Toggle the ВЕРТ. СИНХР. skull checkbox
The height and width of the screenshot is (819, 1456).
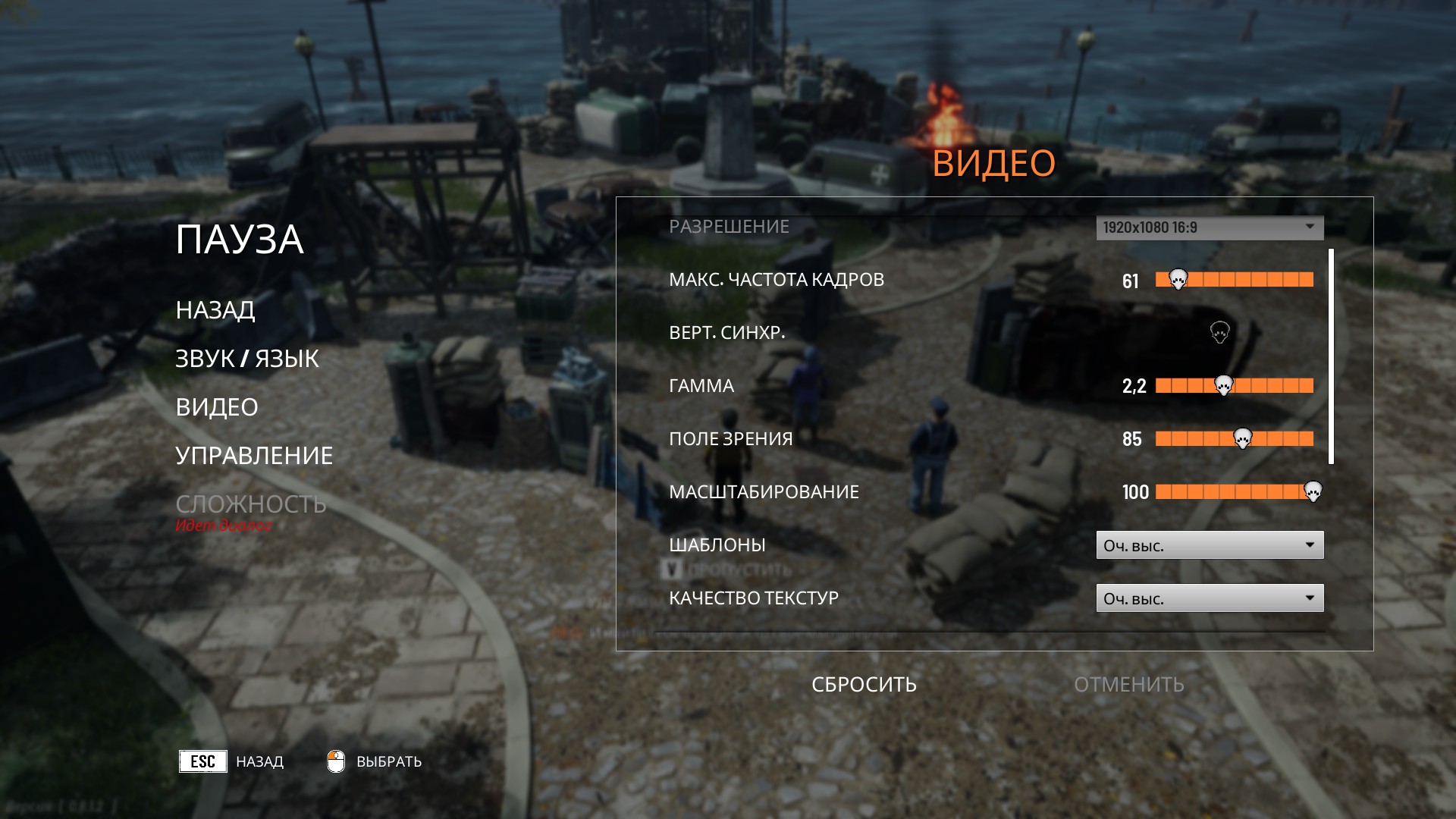pos(1219,332)
